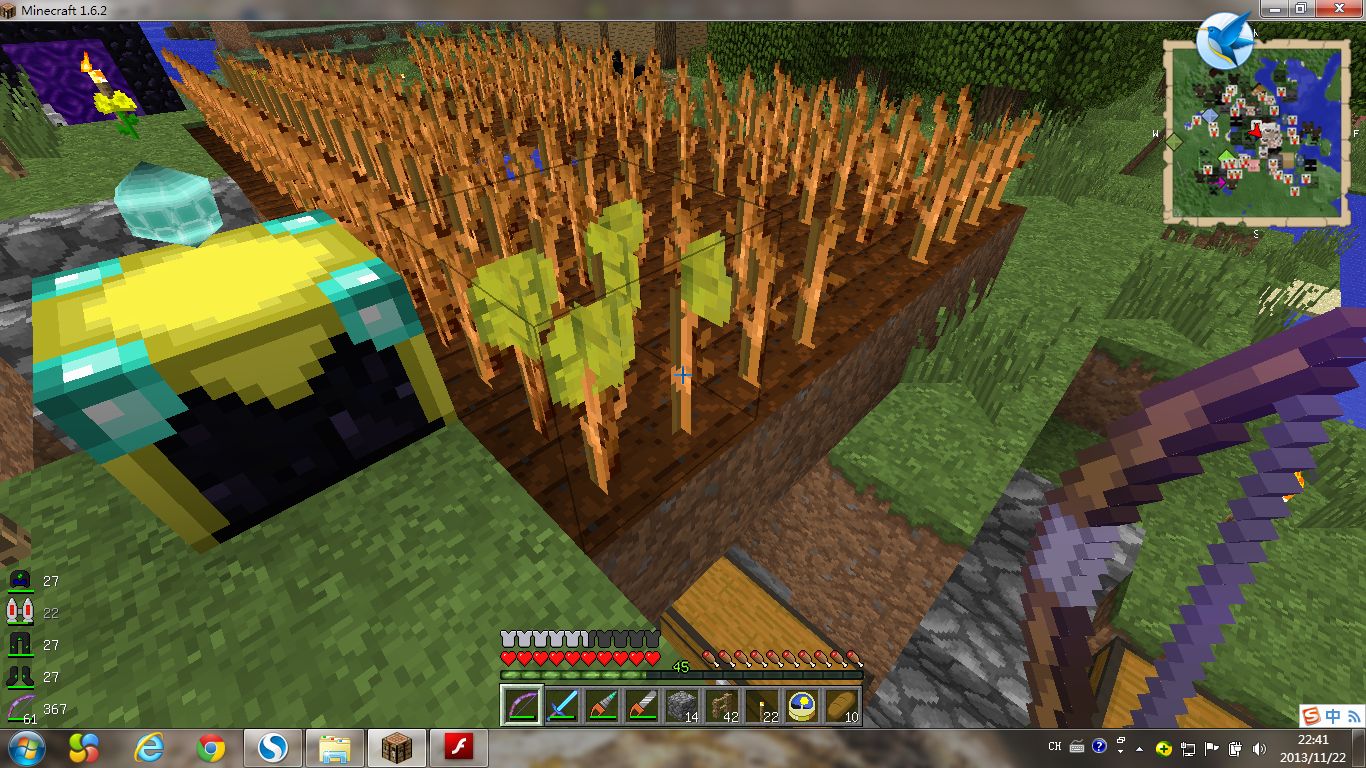
Task: Choose the drill in the hotbar
Action: point(601,706)
